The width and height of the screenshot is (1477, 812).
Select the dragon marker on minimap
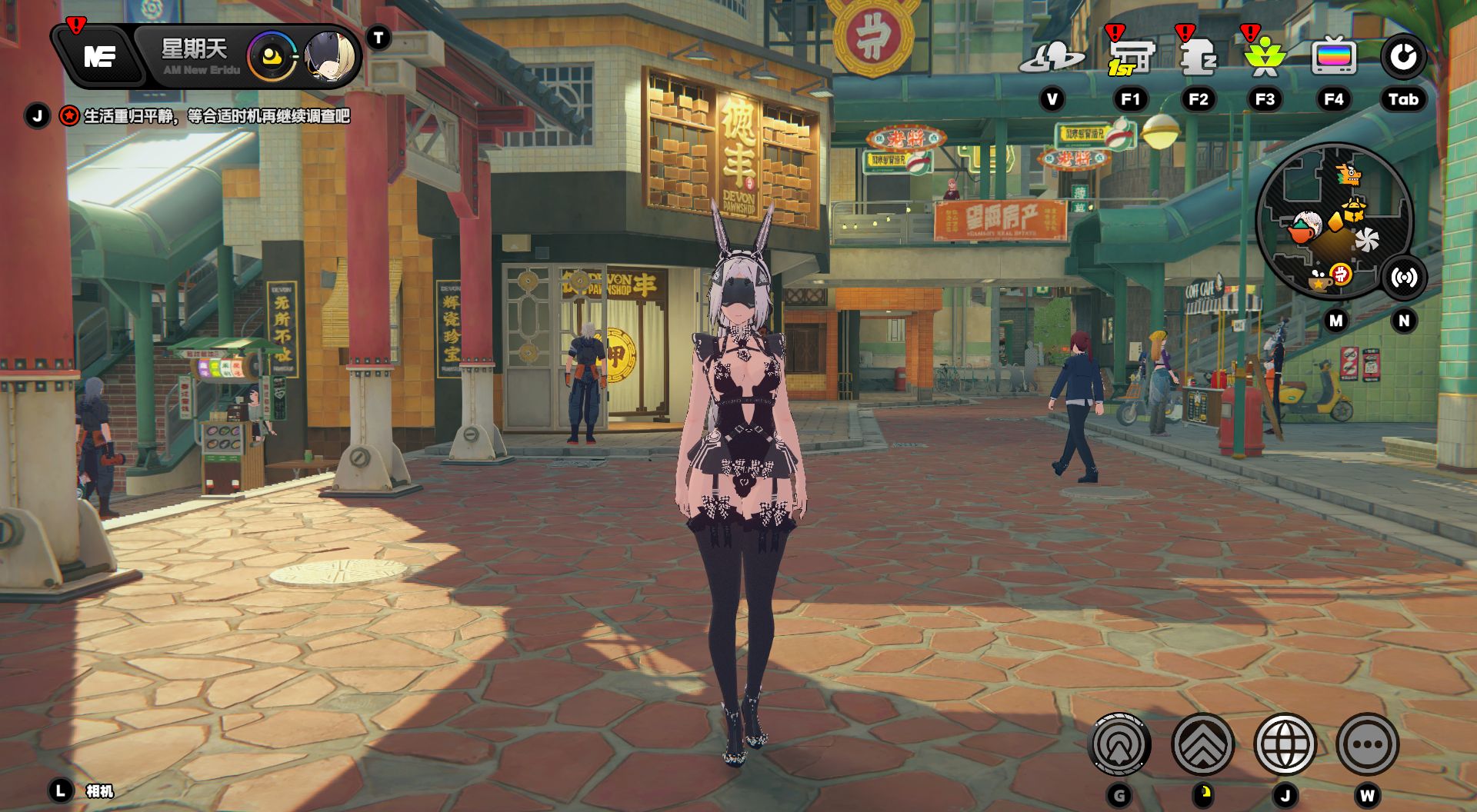[1348, 175]
